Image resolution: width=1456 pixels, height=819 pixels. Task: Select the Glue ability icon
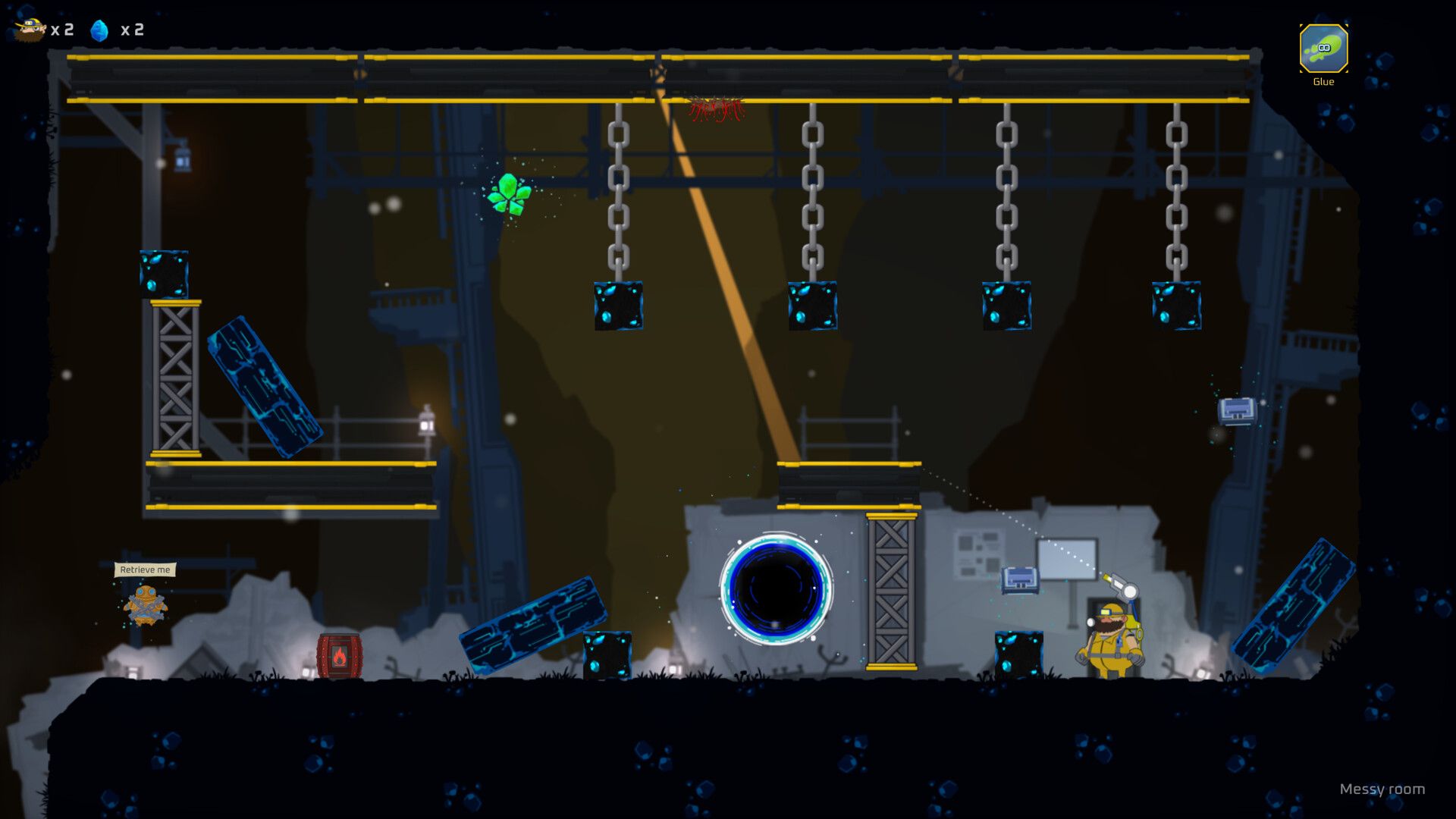1323,49
